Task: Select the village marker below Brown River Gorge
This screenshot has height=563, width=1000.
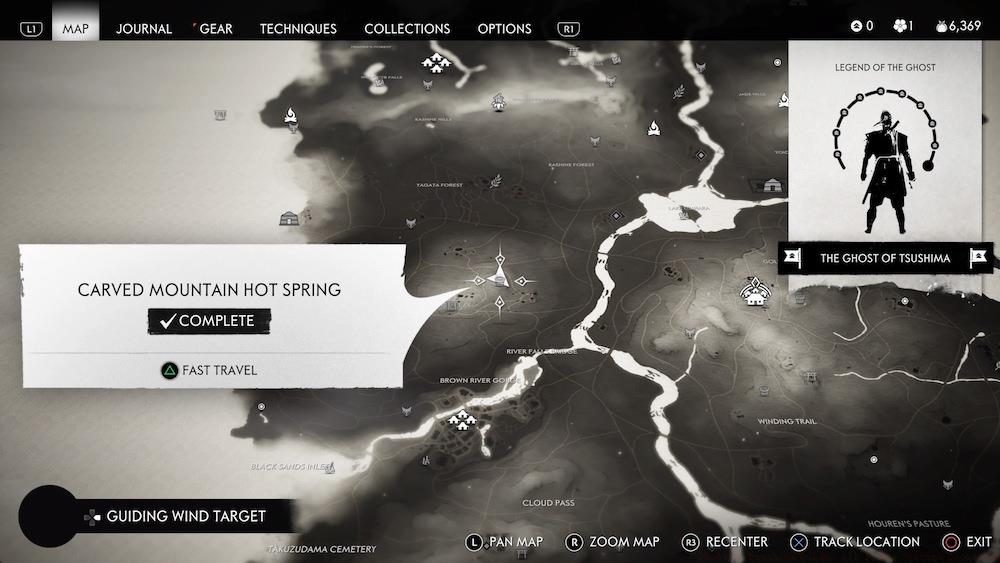Action: 461,419
